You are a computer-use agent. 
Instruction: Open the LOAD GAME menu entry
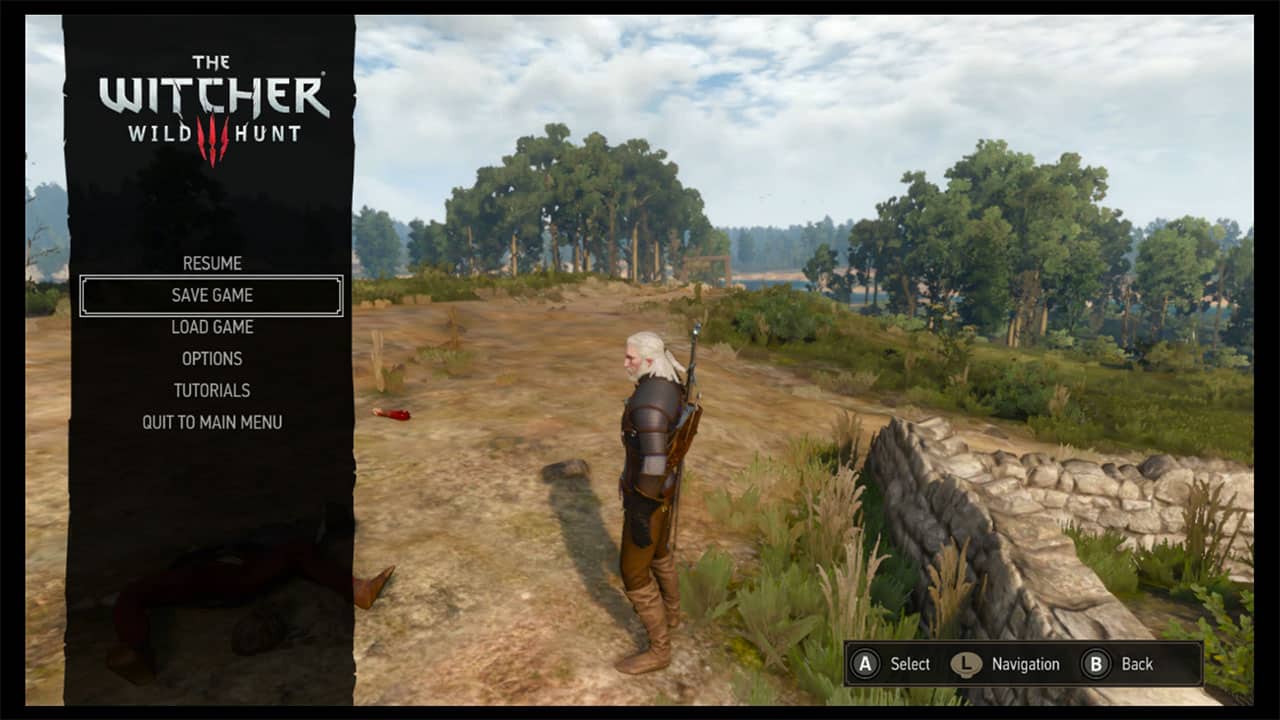tap(211, 327)
